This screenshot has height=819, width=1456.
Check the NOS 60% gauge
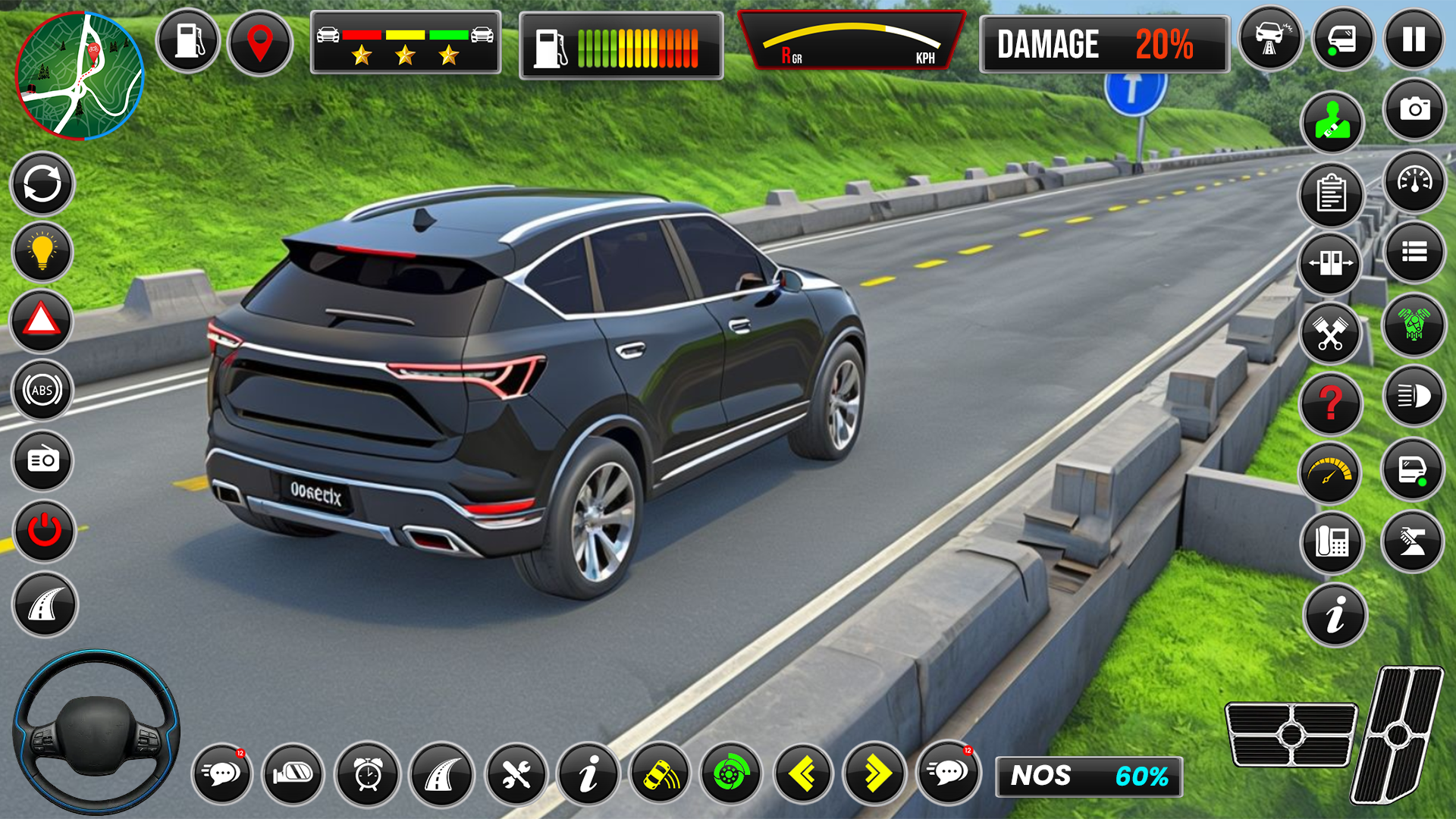(x=1087, y=775)
